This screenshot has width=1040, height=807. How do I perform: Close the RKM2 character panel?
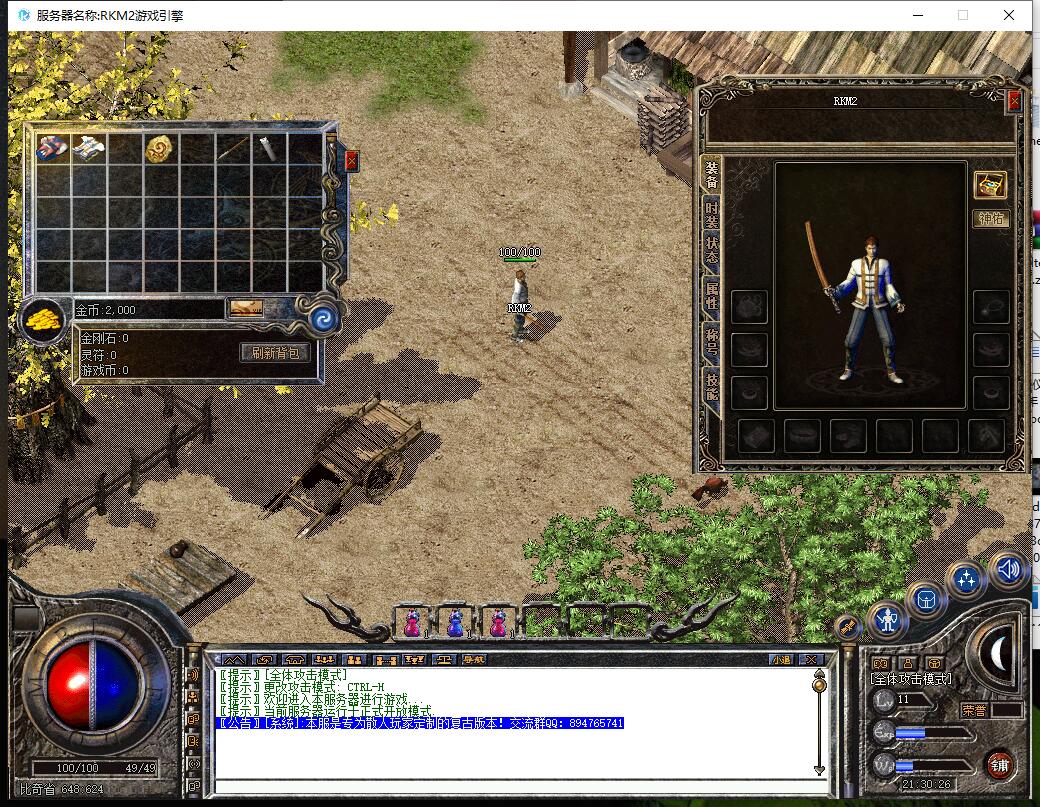point(1014,101)
